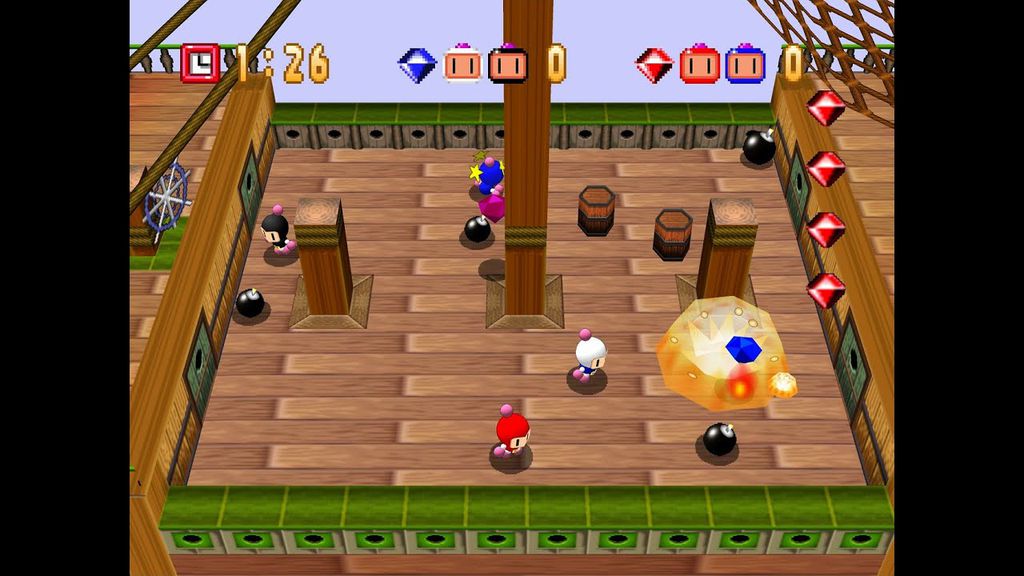Select the black Bomberman face icon
Viewport: 1024px width, 576px height.
pos(507,64)
